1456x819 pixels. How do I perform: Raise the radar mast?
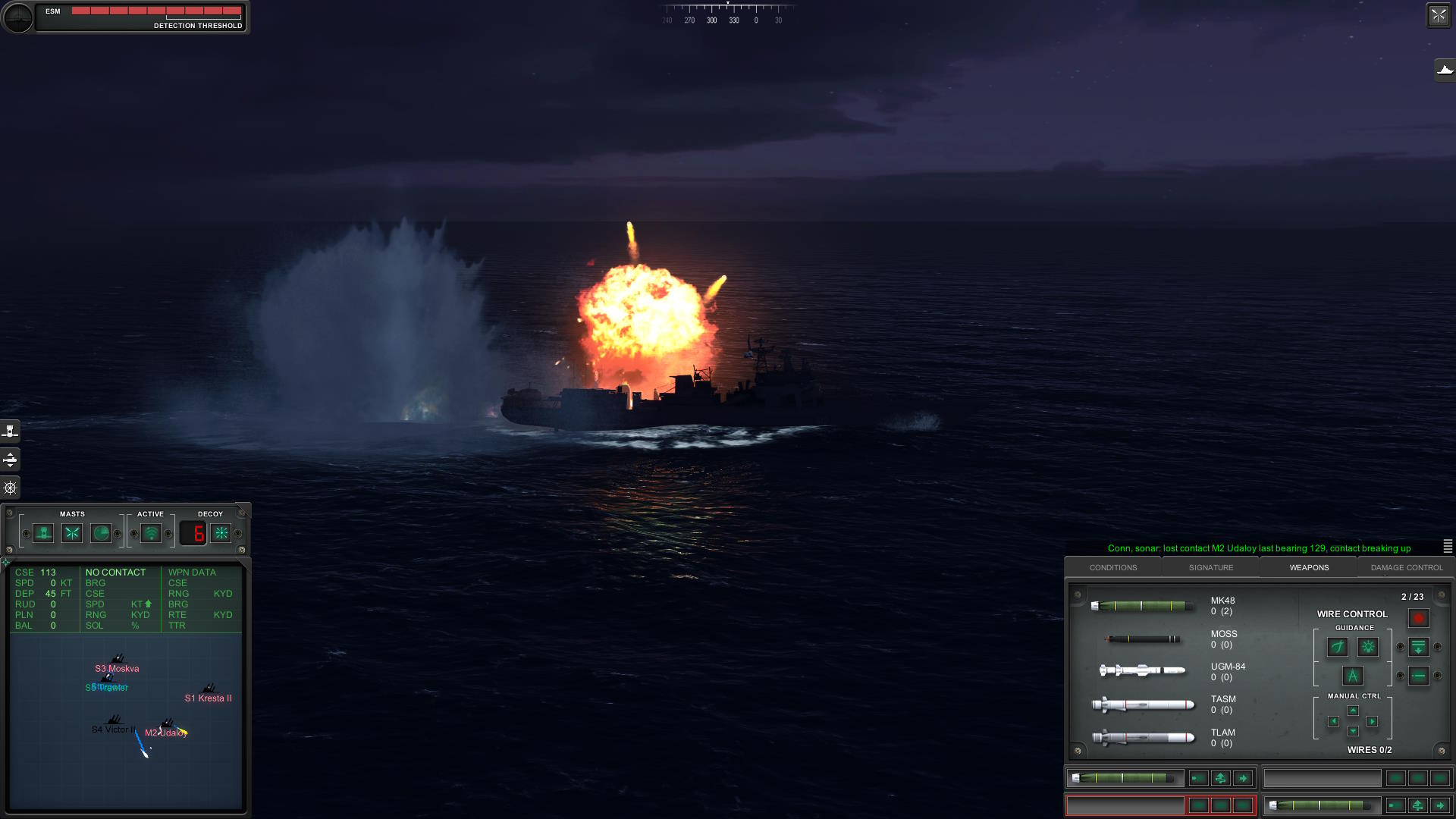101,533
